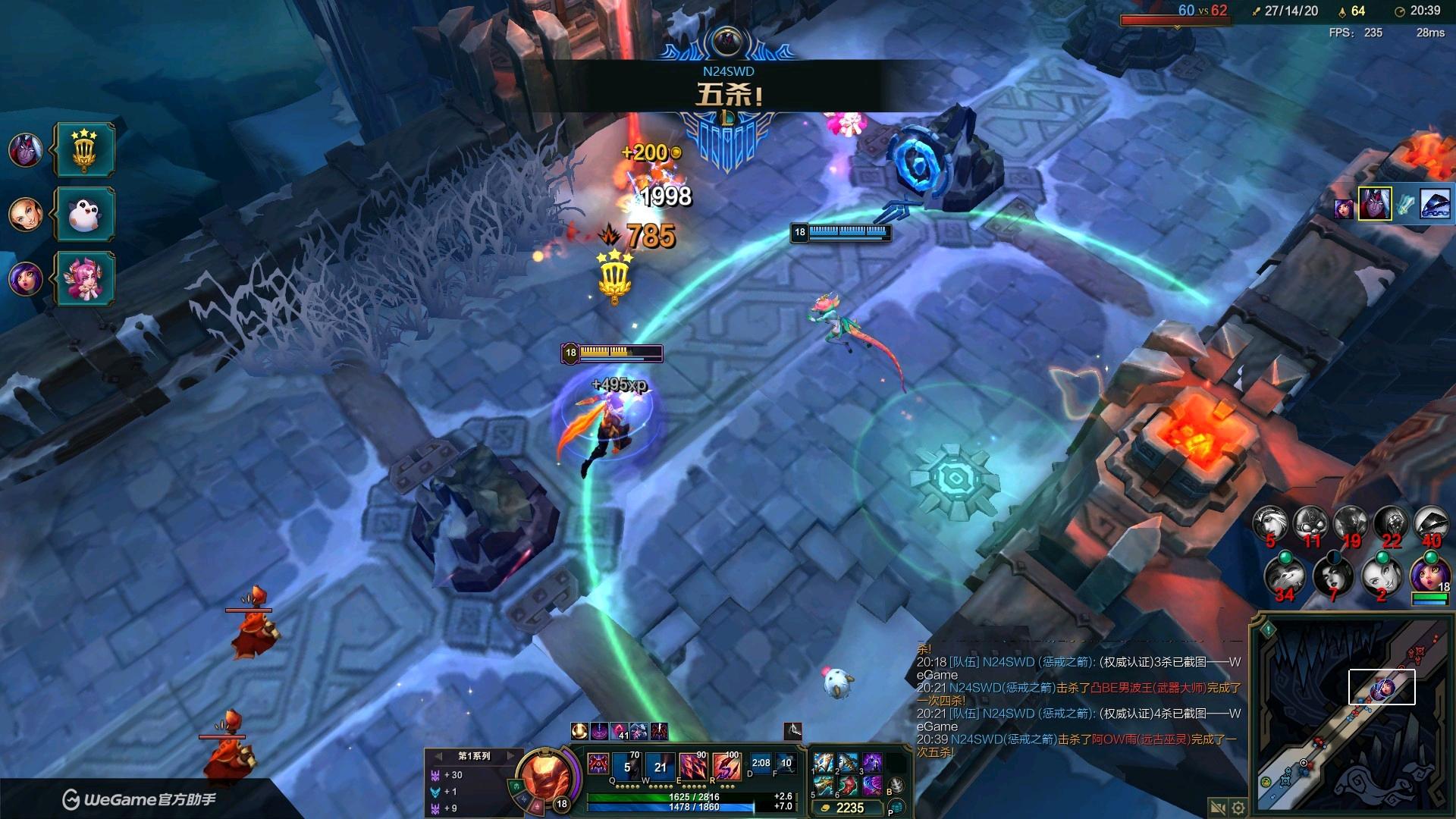Use the D summoner spell

pos(761,764)
